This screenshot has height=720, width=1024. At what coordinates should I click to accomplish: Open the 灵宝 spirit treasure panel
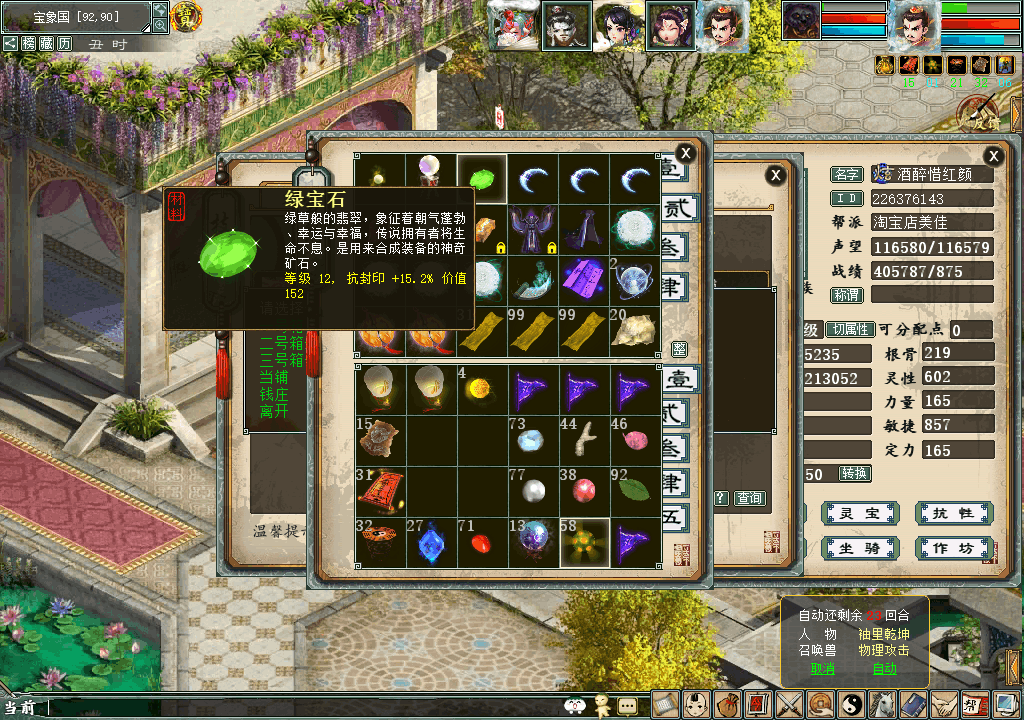[x=858, y=513]
